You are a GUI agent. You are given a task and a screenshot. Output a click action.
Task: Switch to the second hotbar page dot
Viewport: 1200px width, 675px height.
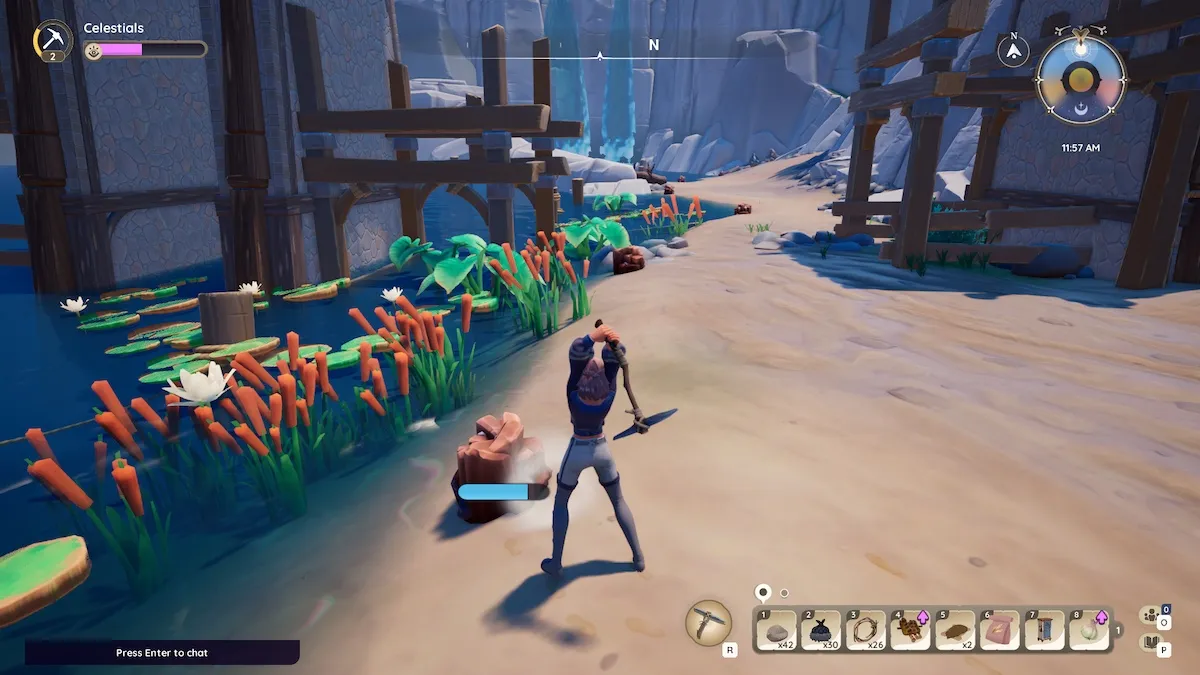tap(784, 593)
